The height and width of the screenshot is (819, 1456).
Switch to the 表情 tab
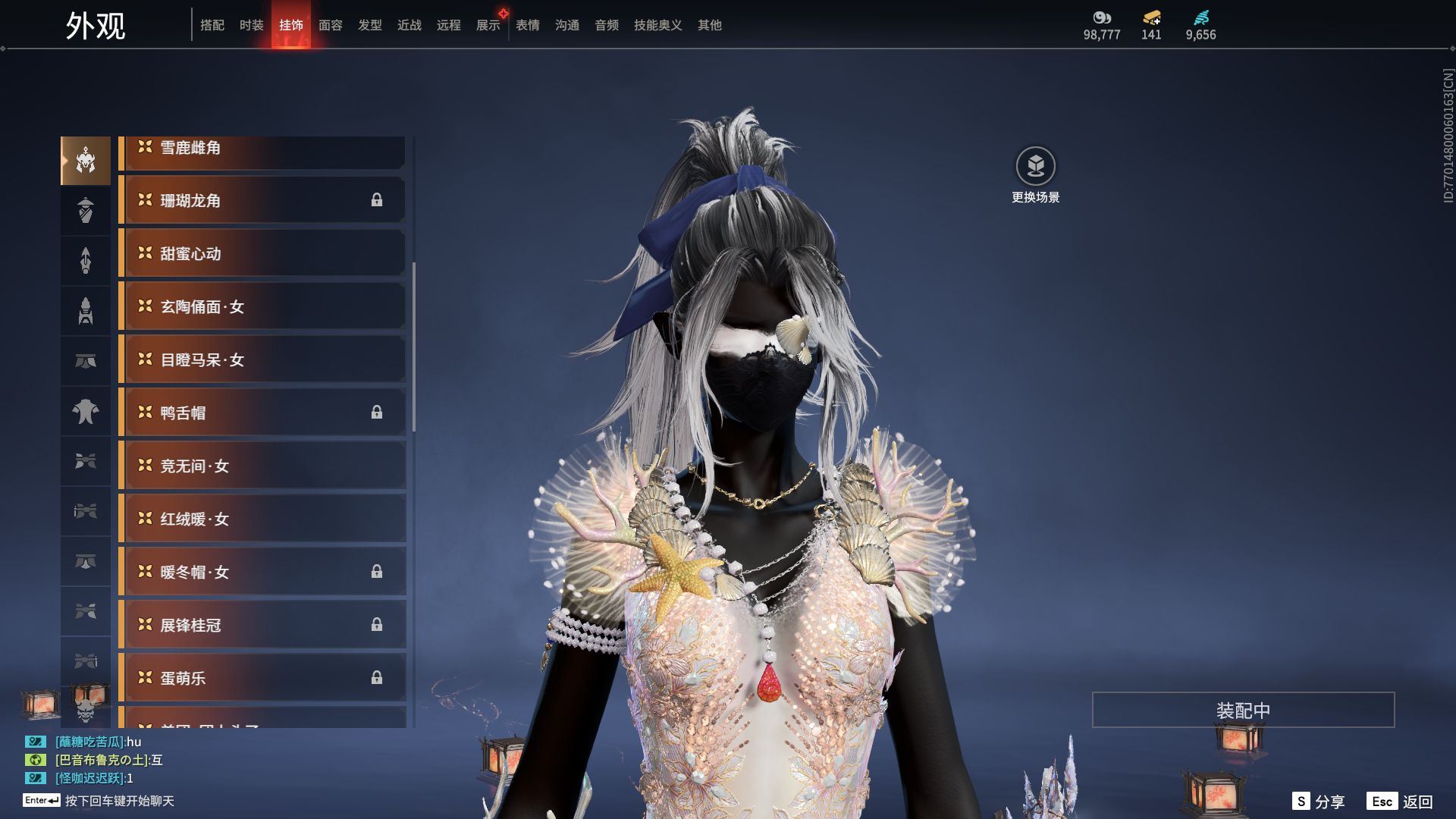[x=528, y=25]
